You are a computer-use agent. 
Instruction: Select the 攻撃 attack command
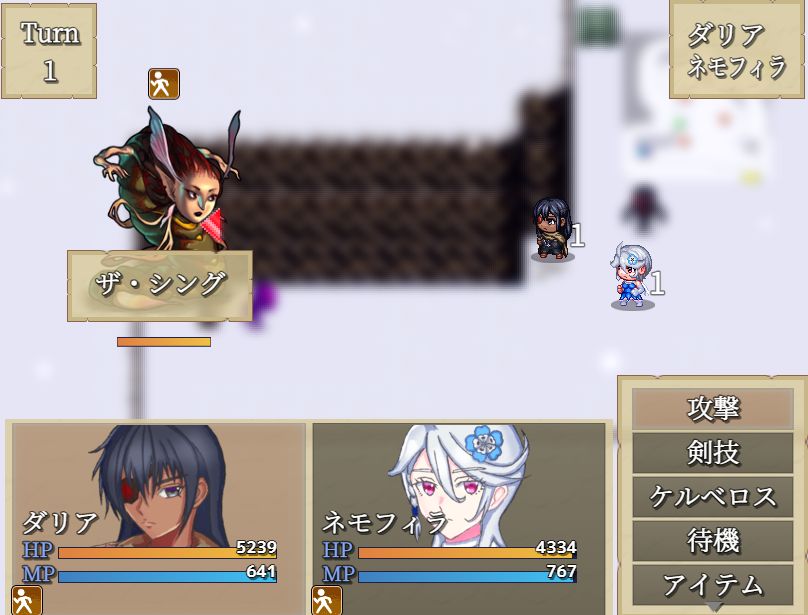coord(713,409)
